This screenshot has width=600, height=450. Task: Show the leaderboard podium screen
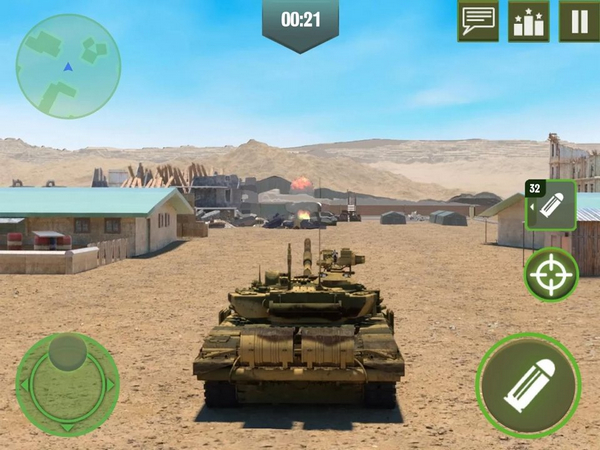(529, 20)
